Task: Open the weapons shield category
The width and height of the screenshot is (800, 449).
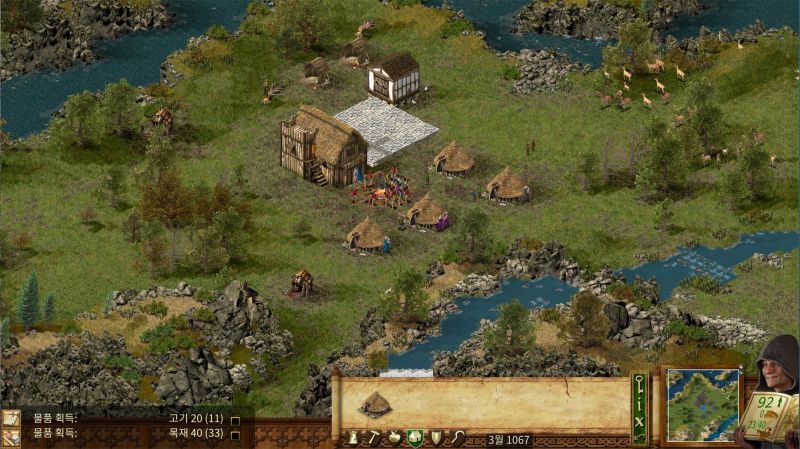Action: pos(435,438)
